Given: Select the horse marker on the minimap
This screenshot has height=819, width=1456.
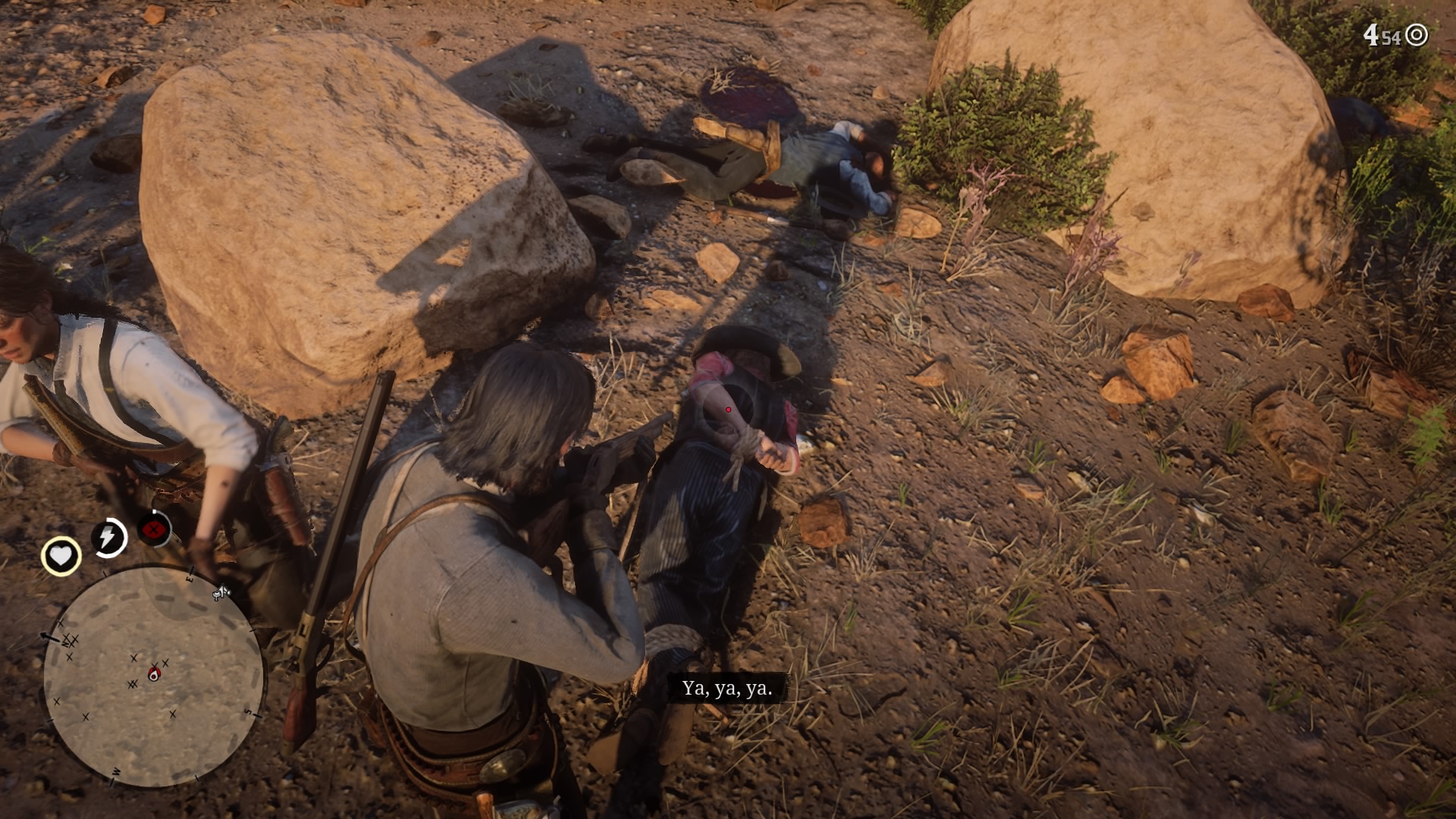Looking at the screenshot, I should pos(222,594).
